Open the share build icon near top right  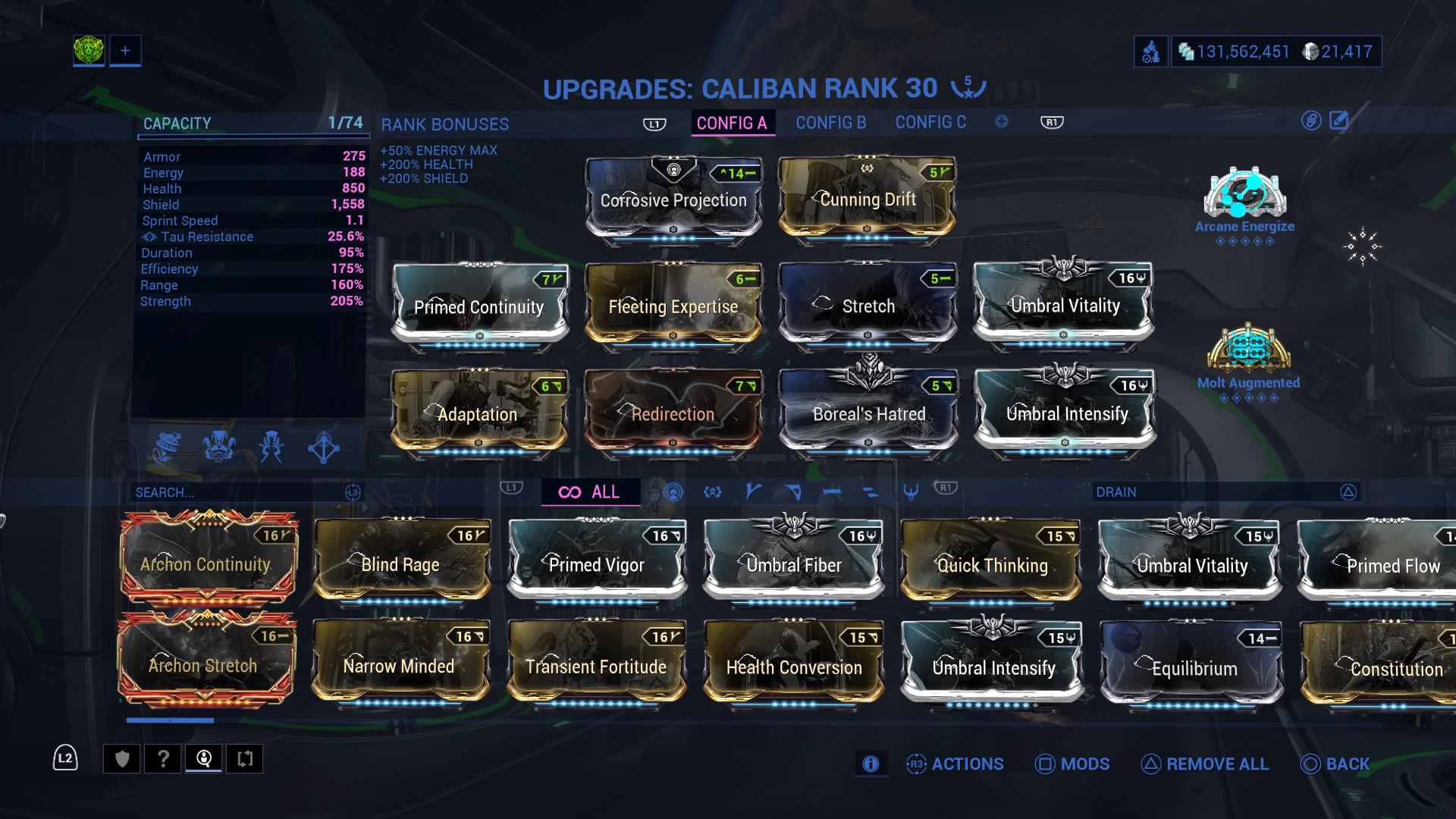[1311, 121]
